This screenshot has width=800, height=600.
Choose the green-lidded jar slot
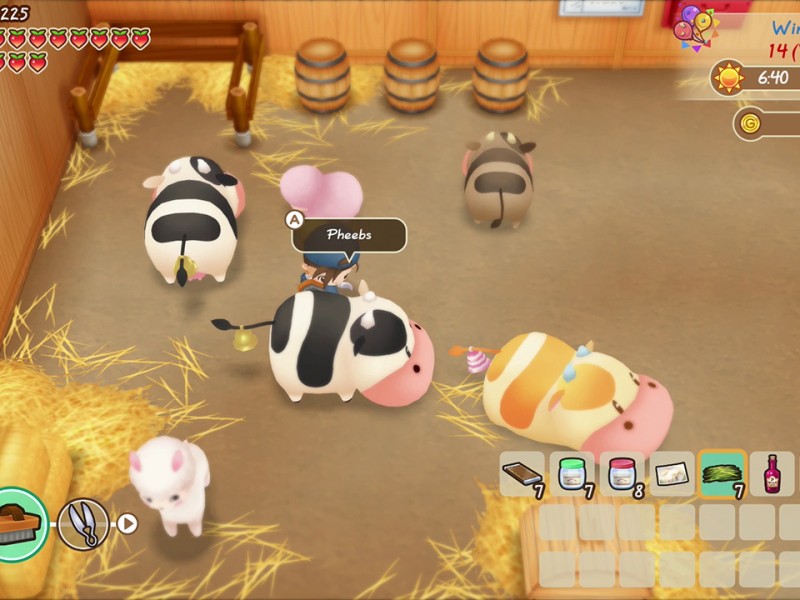click(572, 473)
